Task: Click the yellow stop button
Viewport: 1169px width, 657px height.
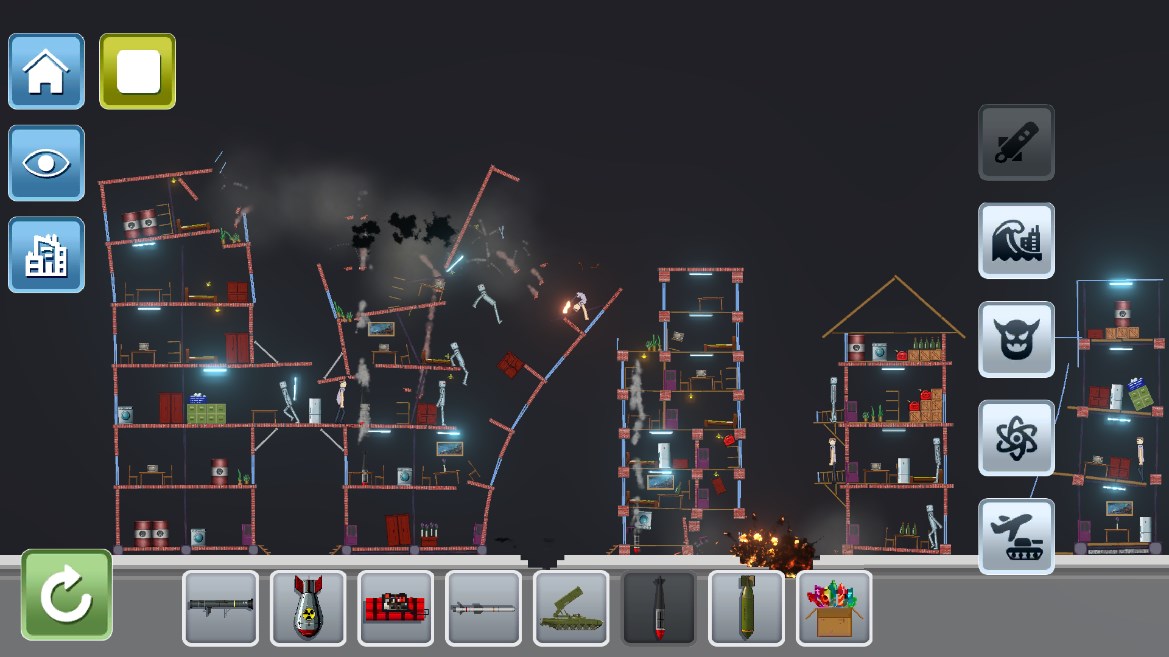Action: (138, 71)
